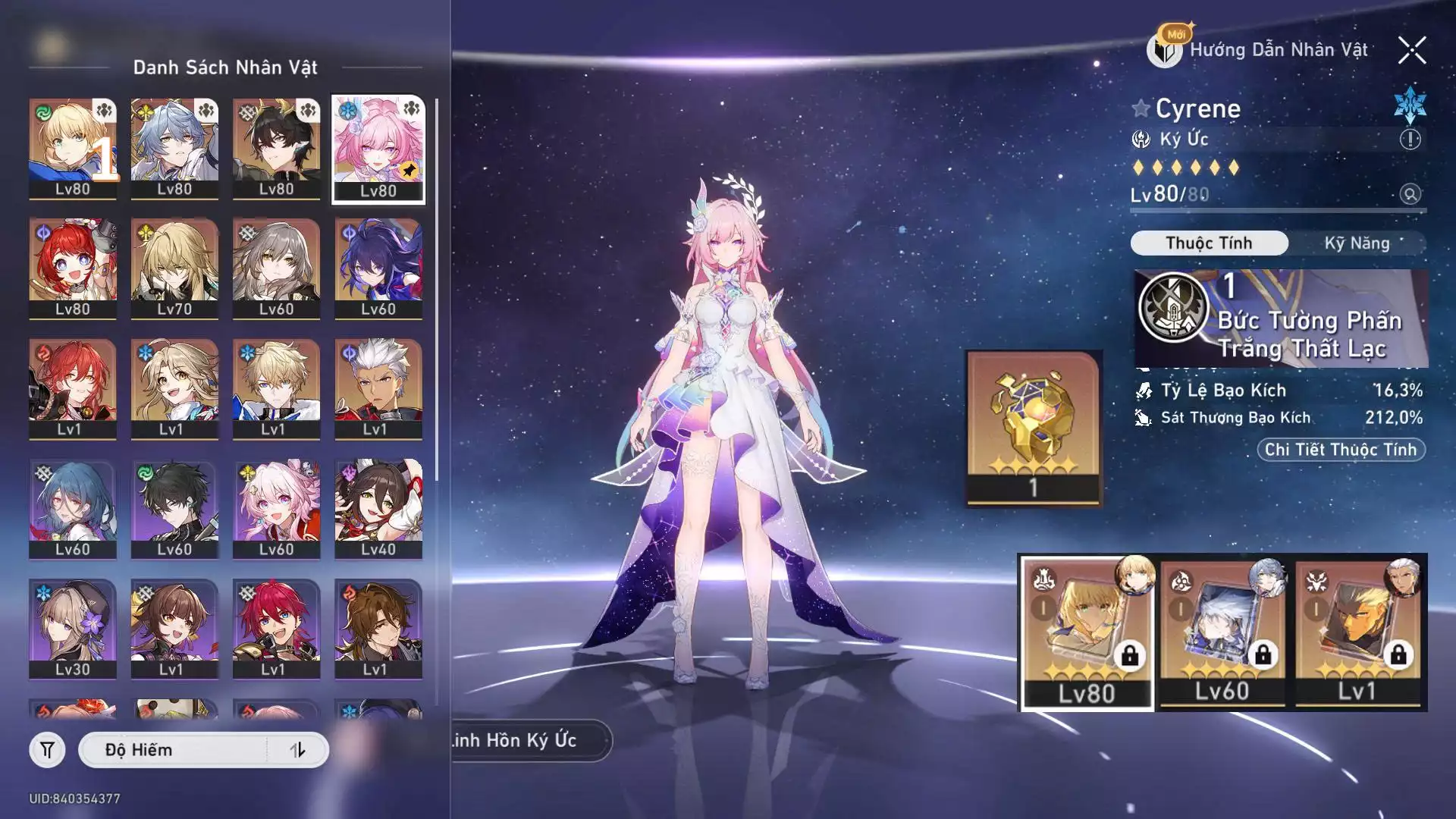This screenshot has height=819, width=1456.
Task: Open Chi Tiết Thuộc Tính details
Action: click(1340, 450)
